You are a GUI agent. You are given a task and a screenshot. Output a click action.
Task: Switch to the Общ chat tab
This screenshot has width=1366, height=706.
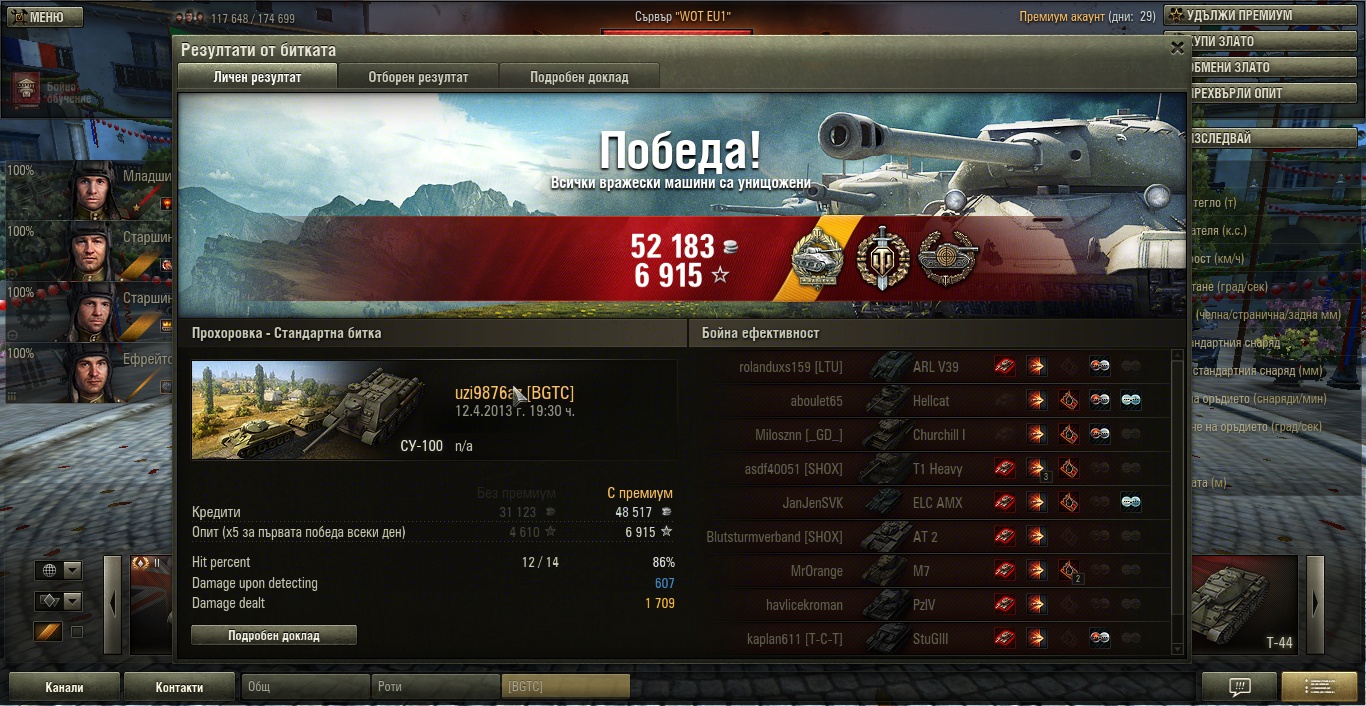[x=305, y=687]
